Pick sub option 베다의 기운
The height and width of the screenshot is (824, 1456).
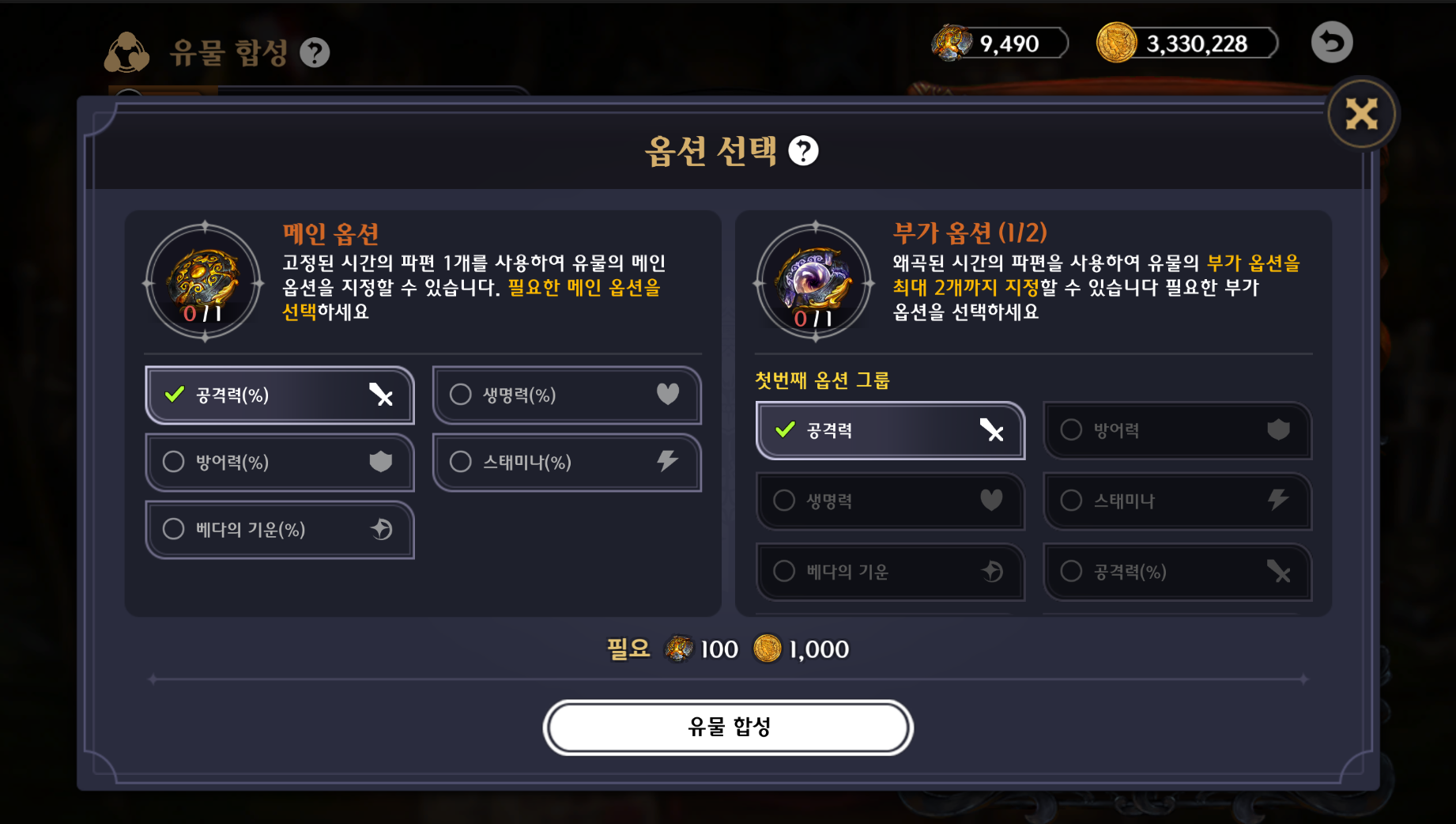click(x=889, y=571)
